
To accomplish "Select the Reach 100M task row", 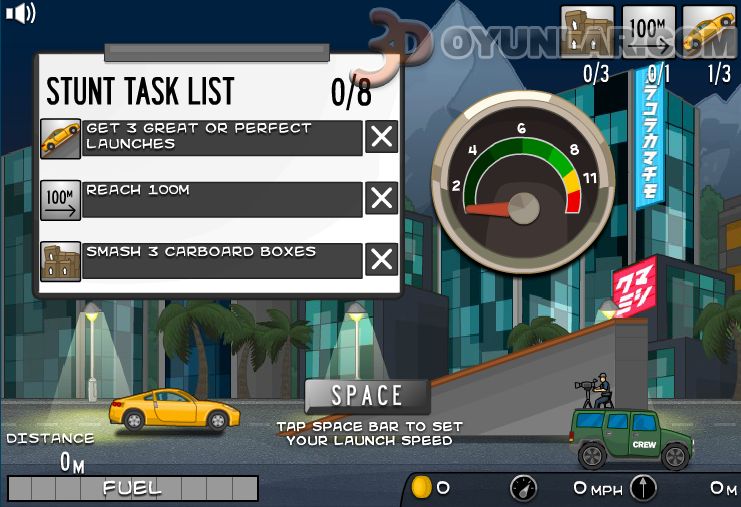I will [222, 199].
